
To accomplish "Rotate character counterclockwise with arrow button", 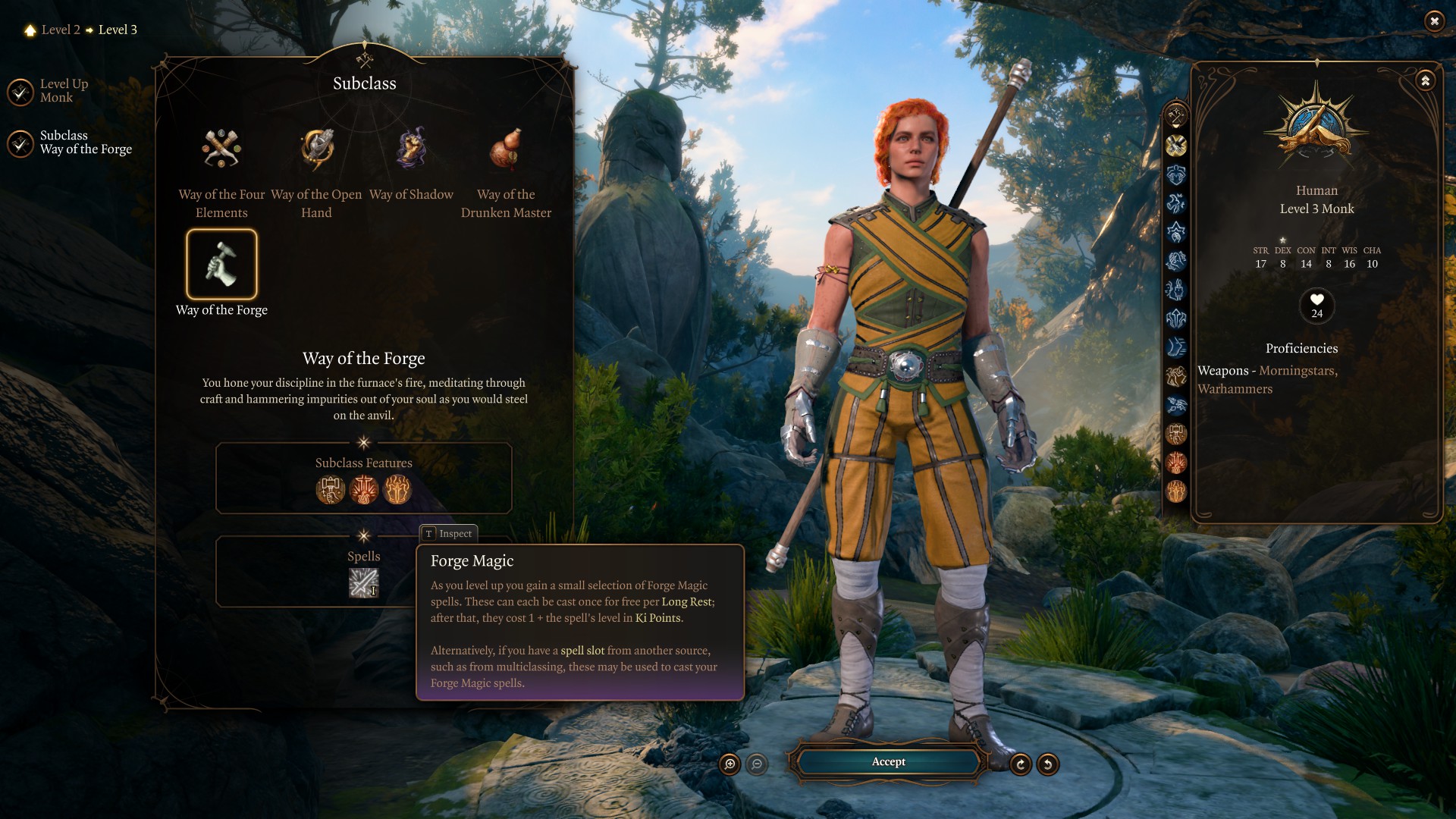I will click(1048, 764).
